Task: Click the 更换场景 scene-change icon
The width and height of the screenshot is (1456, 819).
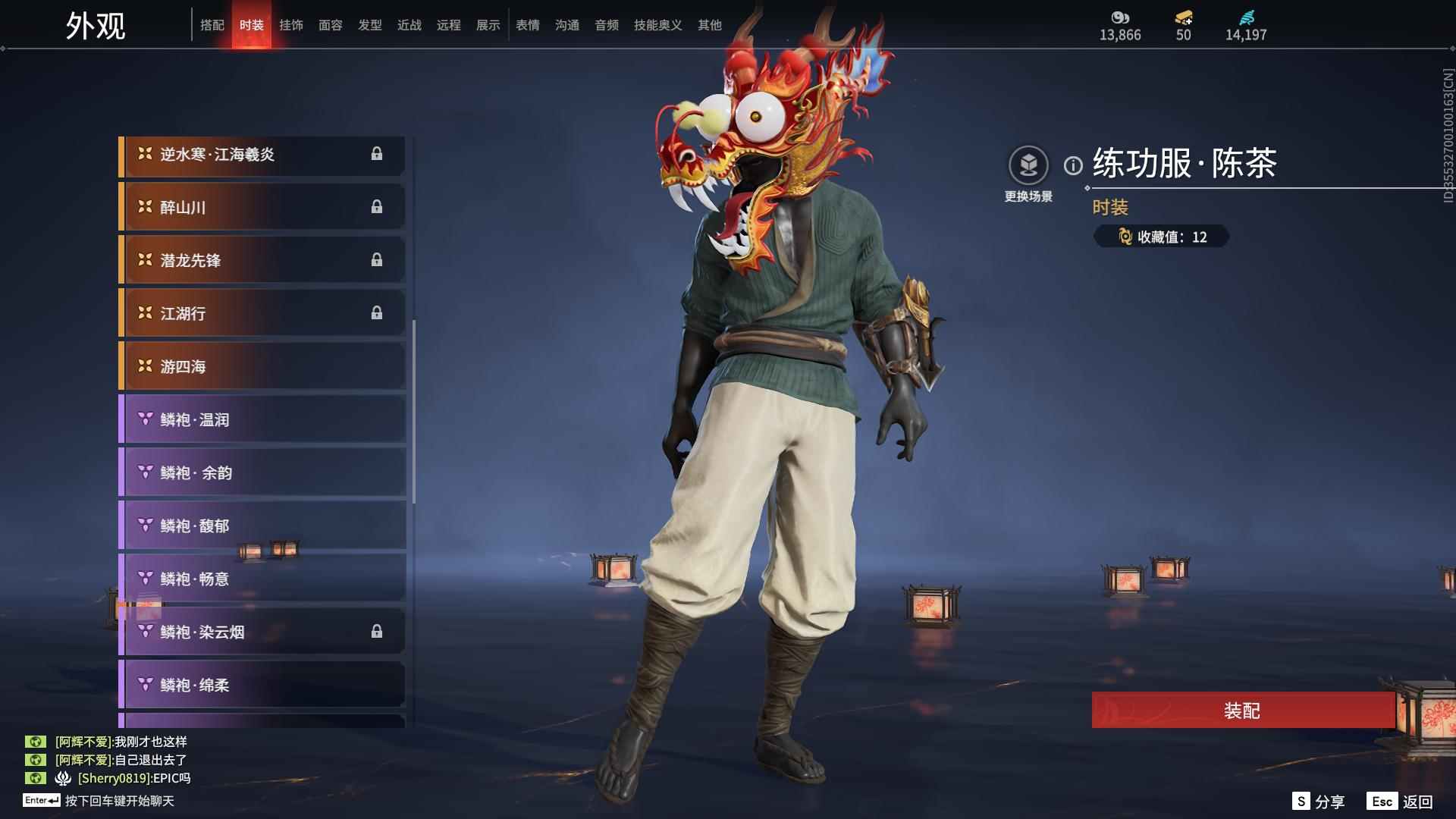Action: coord(1028,162)
